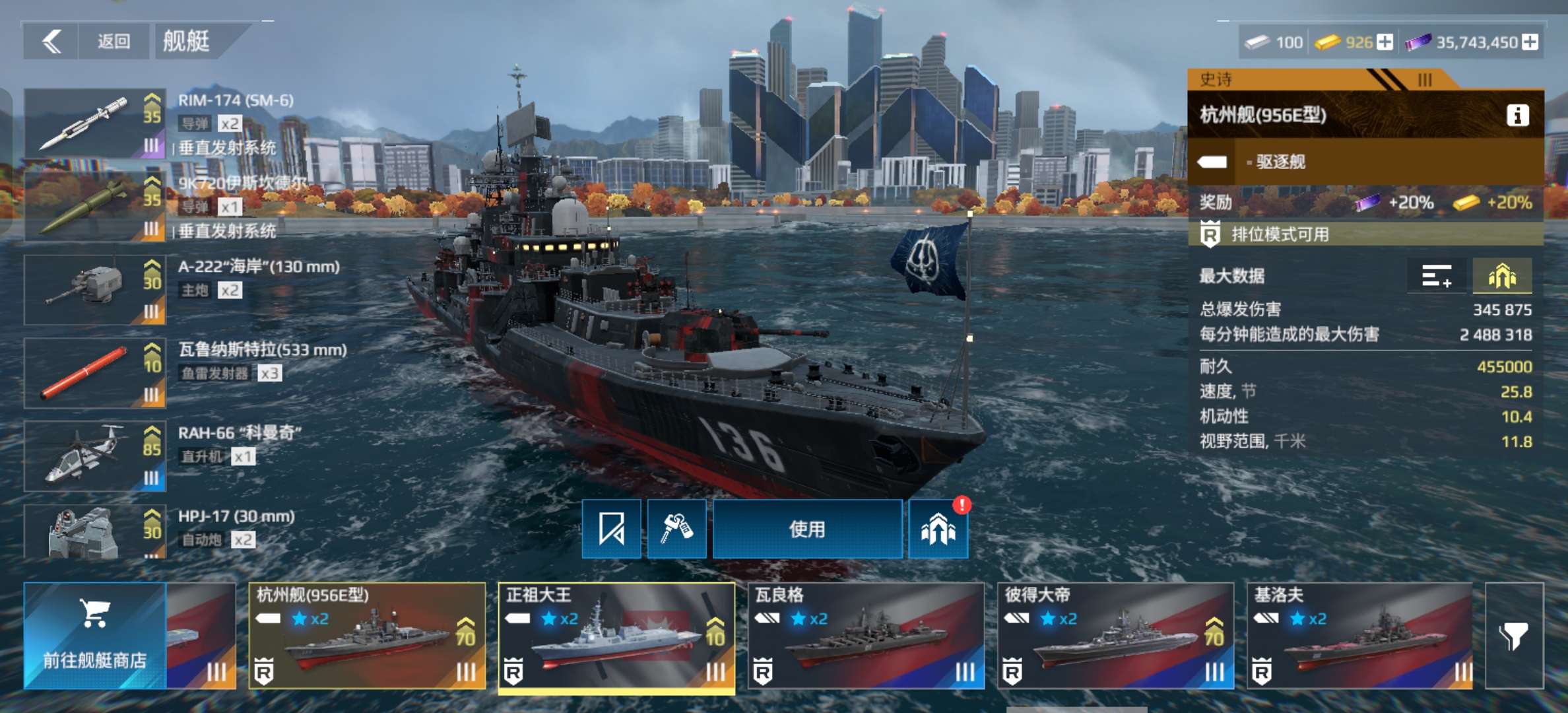Select the RIM-174 (SM-6) missile slot
The height and width of the screenshot is (713, 1568).
click(95, 123)
